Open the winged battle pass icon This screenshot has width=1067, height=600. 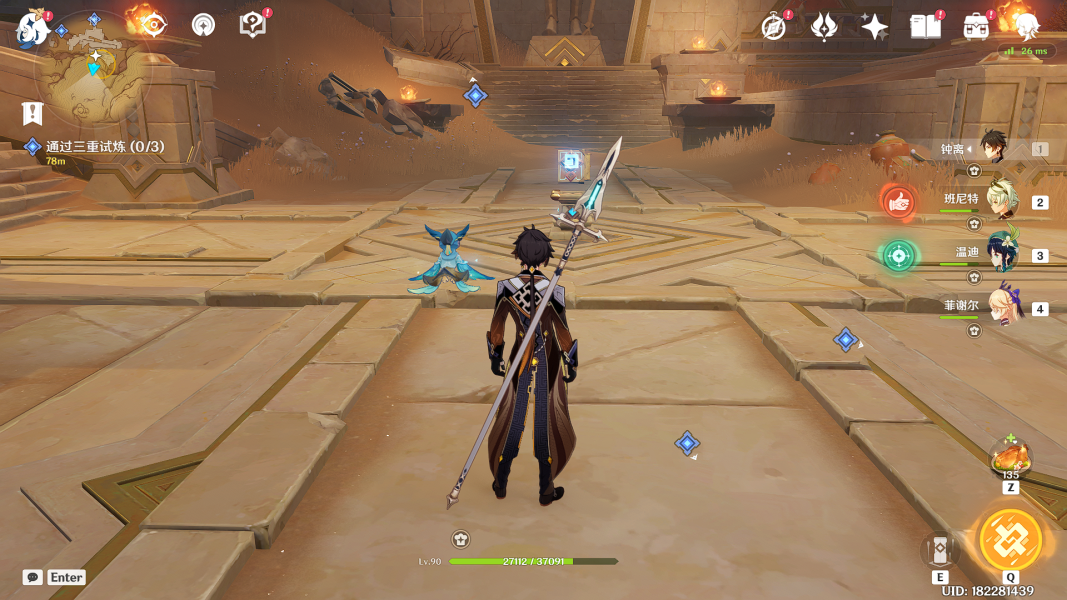(824, 27)
